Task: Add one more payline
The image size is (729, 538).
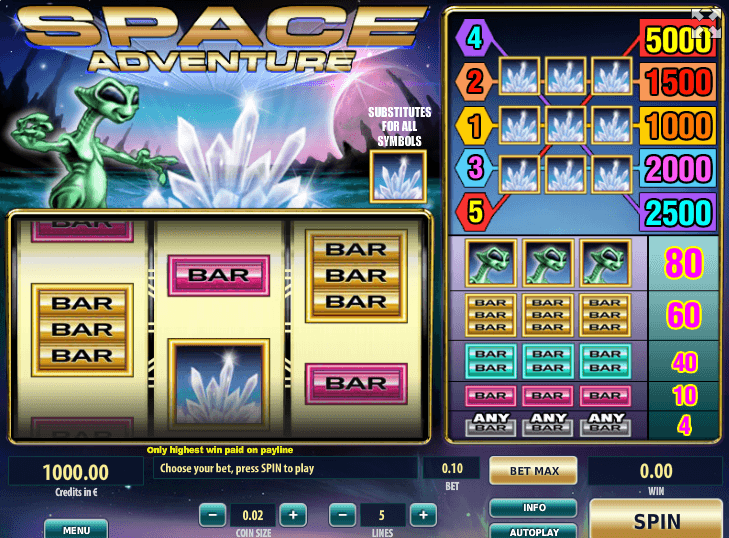Action: (423, 515)
